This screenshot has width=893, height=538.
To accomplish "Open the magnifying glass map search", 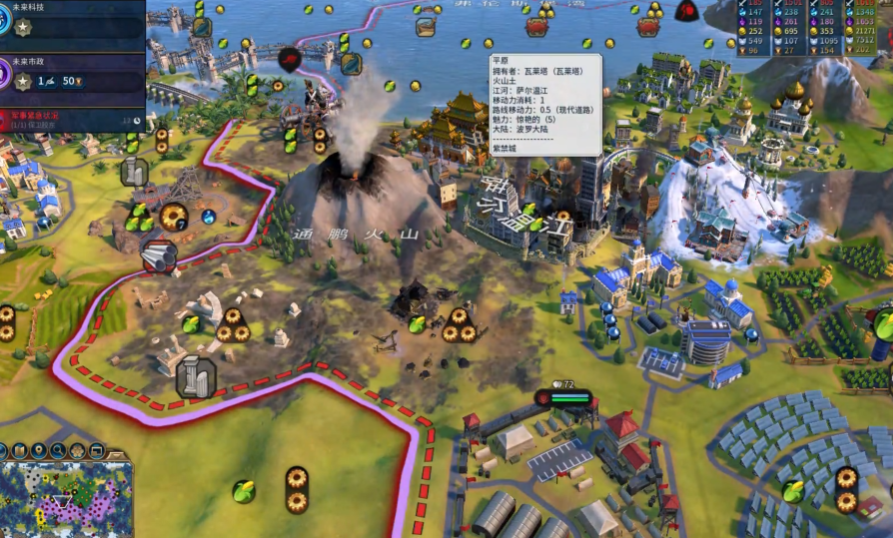I will click(59, 451).
